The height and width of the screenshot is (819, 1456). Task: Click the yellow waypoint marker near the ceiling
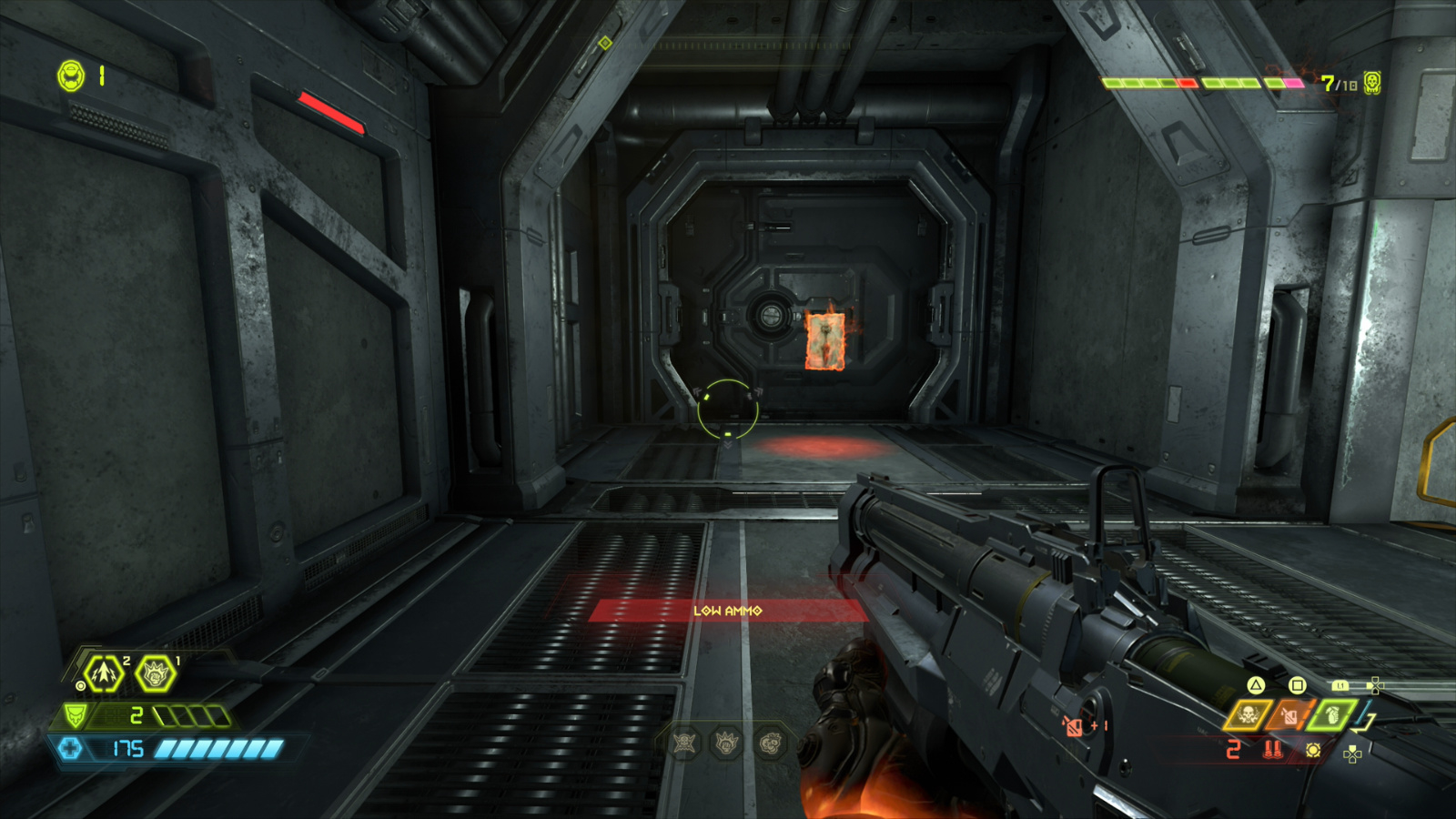click(603, 41)
